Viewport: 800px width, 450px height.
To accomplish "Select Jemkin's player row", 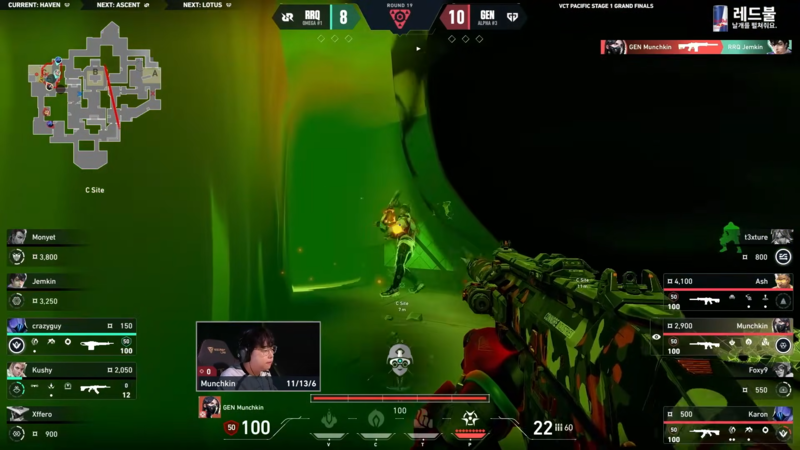I will 70,290.
